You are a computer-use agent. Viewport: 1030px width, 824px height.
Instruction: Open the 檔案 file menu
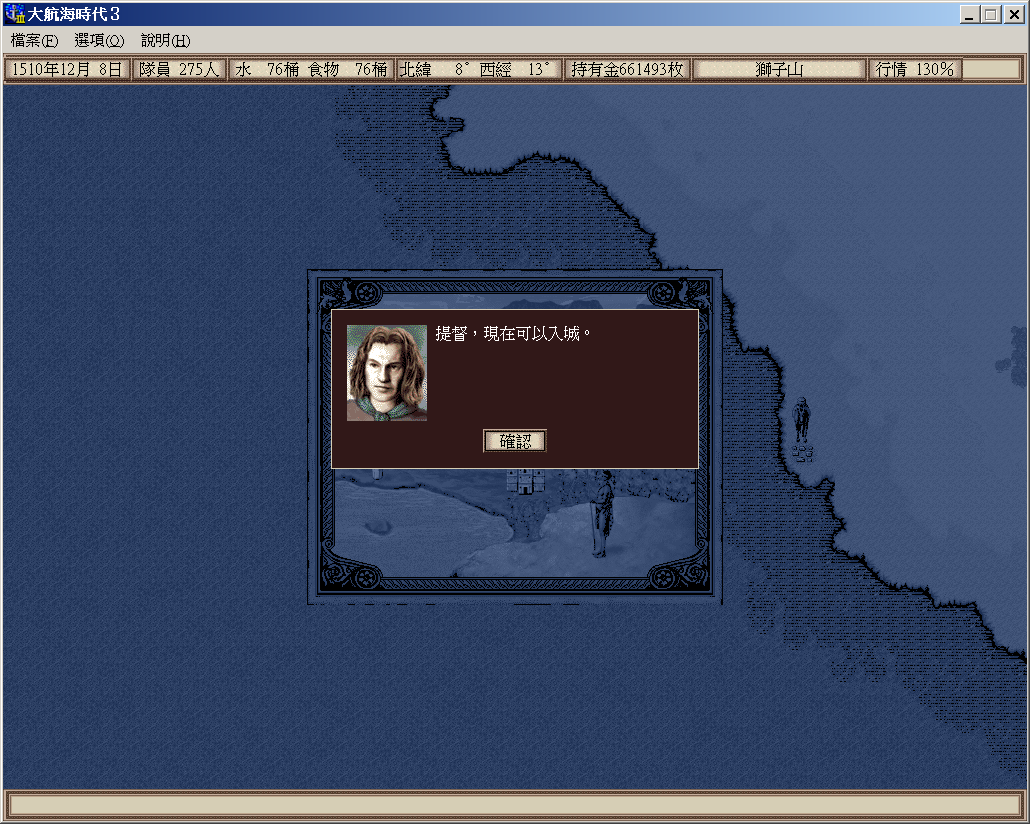(x=34, y=41)
